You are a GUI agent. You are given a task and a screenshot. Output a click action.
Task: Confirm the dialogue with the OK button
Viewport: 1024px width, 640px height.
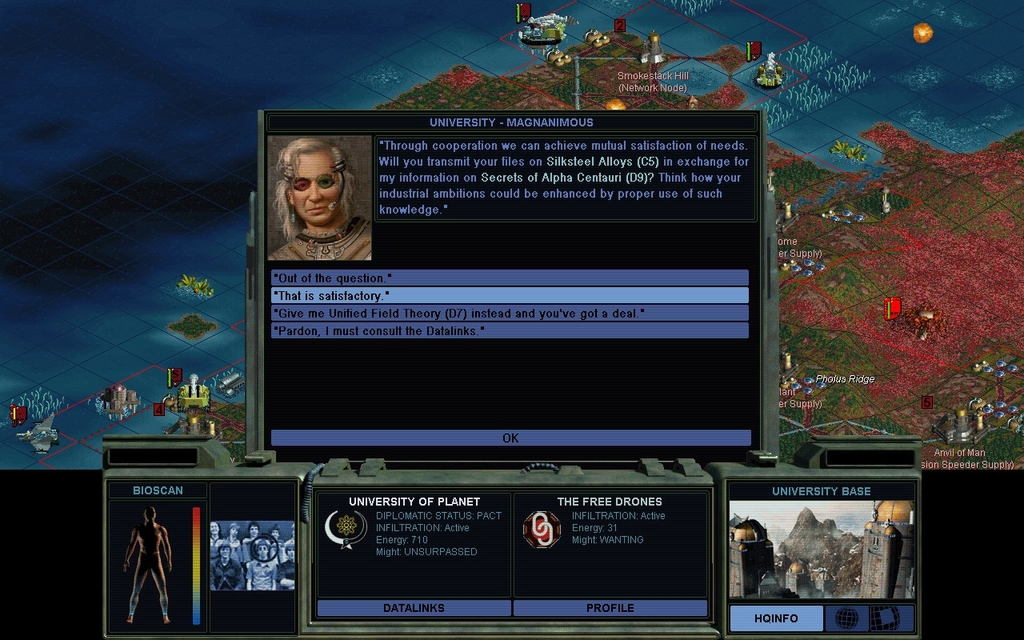510,438
